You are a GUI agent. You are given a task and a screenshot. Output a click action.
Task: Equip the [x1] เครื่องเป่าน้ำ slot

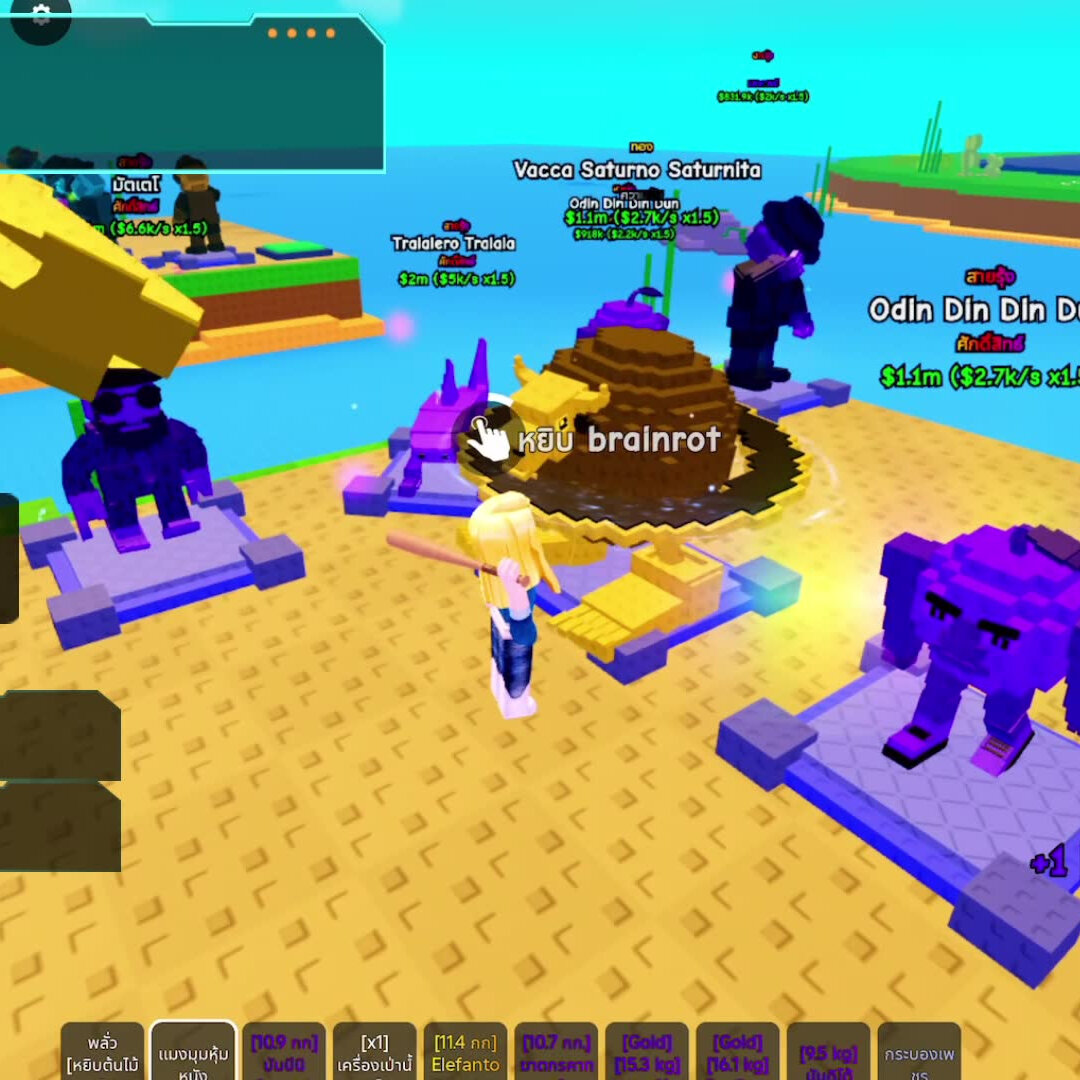374,1052
